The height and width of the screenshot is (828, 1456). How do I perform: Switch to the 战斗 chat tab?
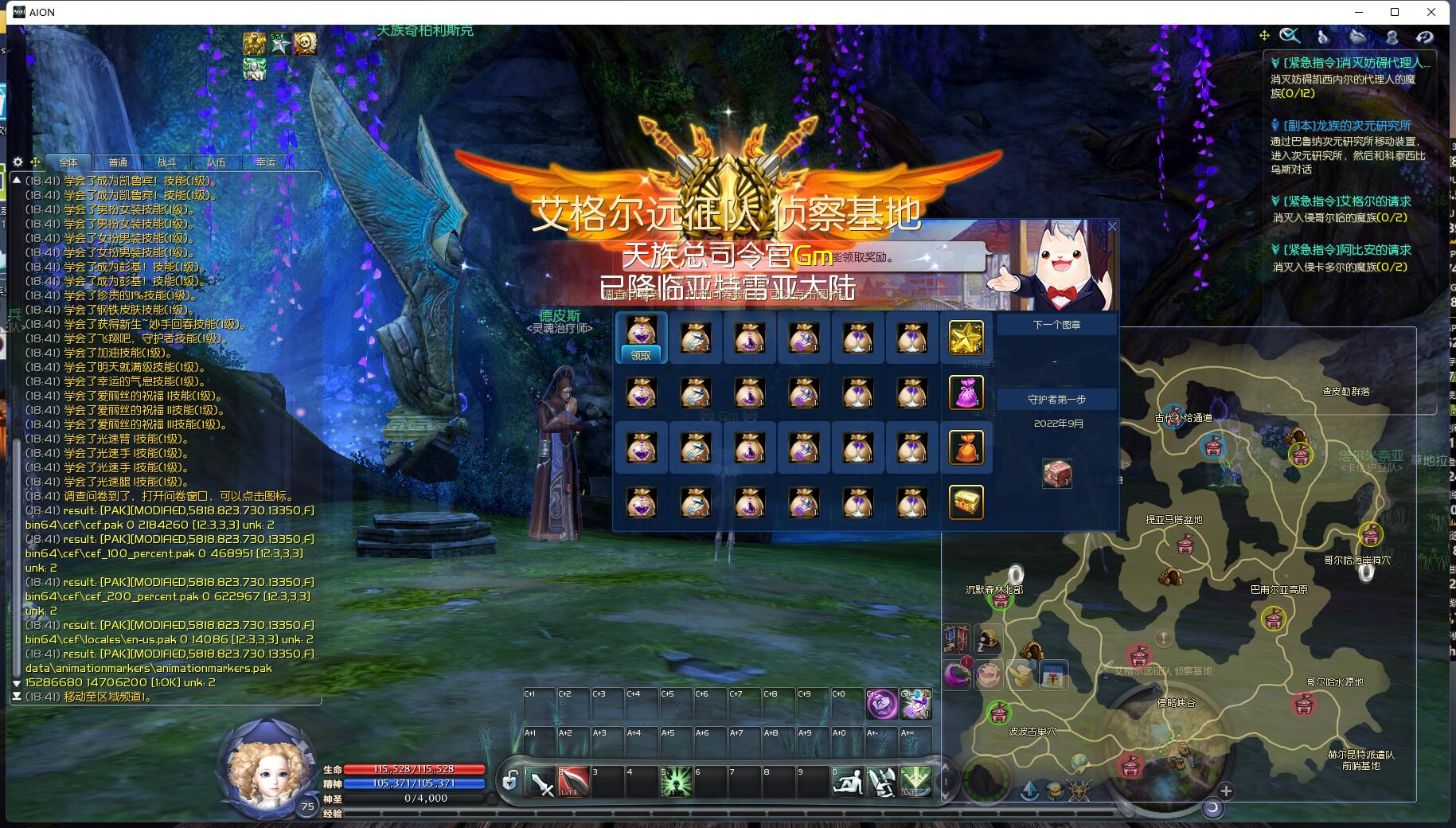(x=166, y=162)
